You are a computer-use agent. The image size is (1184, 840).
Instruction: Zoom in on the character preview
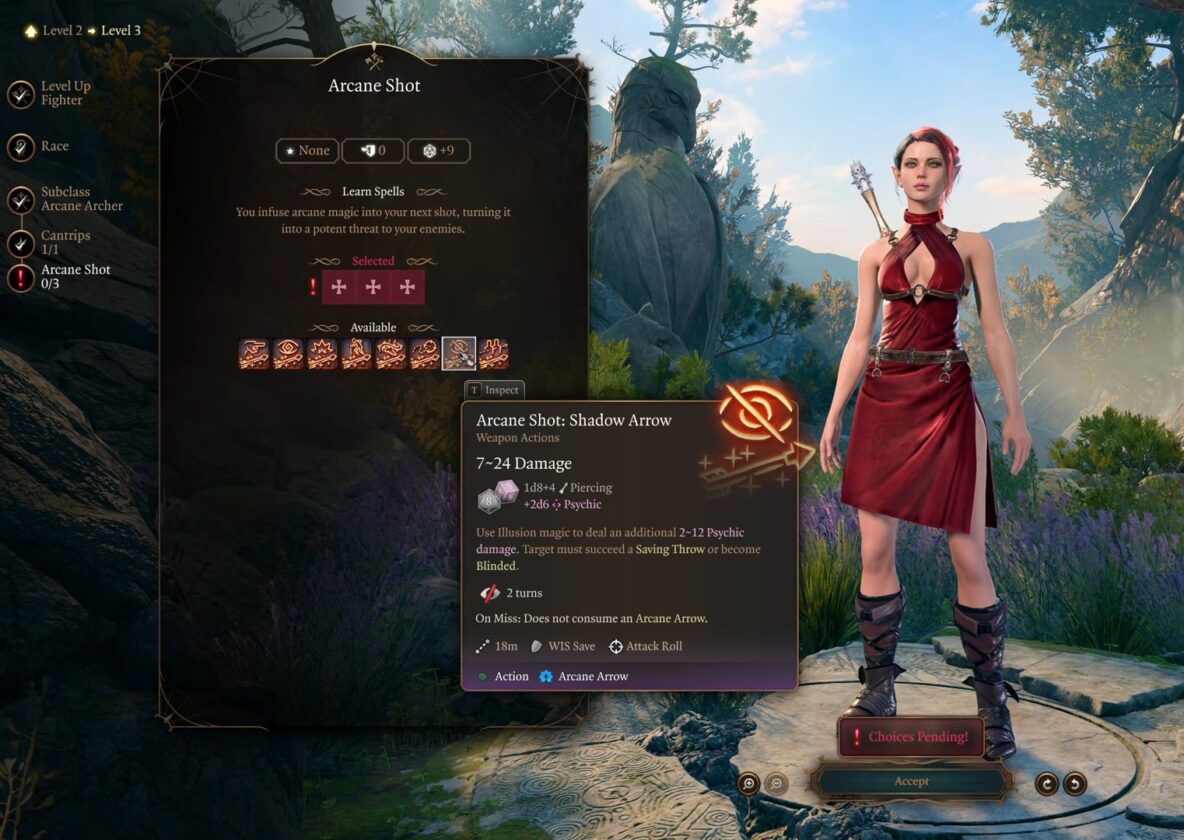click(x=749, y=783)
